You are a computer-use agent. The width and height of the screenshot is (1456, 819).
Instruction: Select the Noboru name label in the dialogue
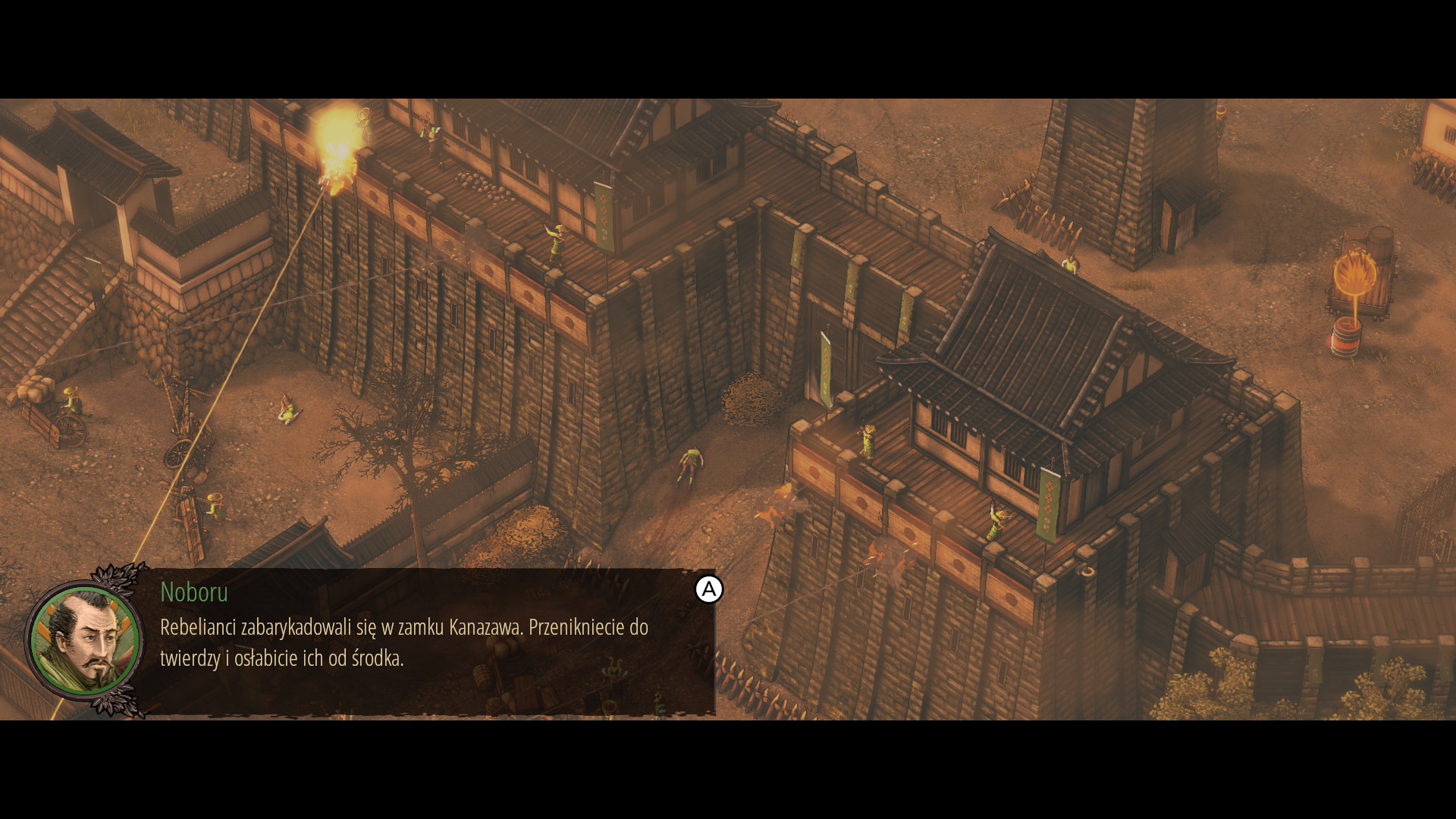point(194,594)
